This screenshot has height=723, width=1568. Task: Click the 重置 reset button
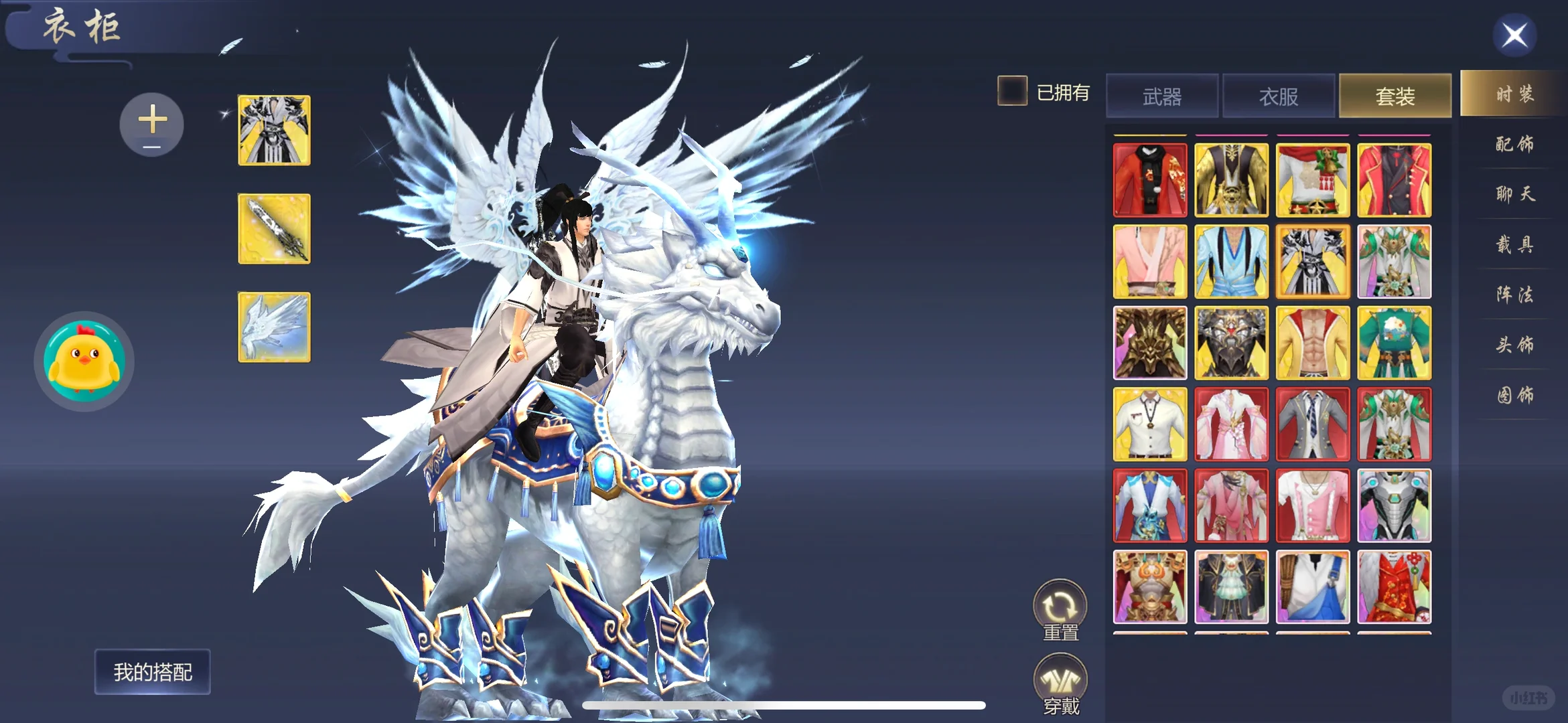tap(1060, 609)
